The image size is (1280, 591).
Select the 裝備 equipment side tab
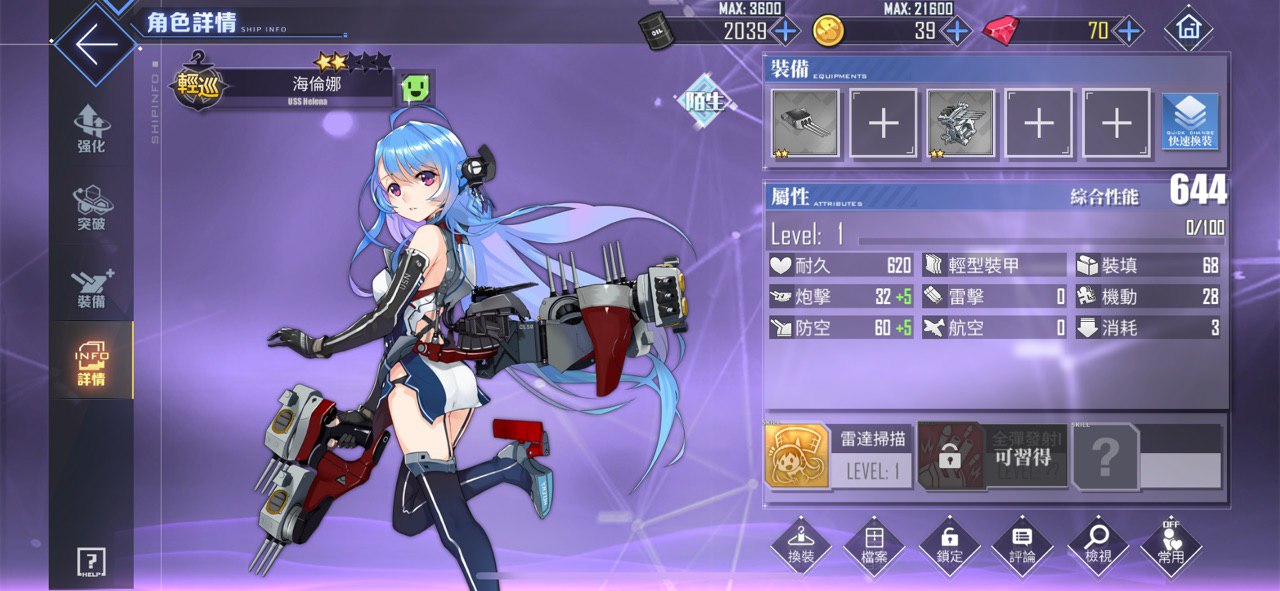[x=91, y=286]
